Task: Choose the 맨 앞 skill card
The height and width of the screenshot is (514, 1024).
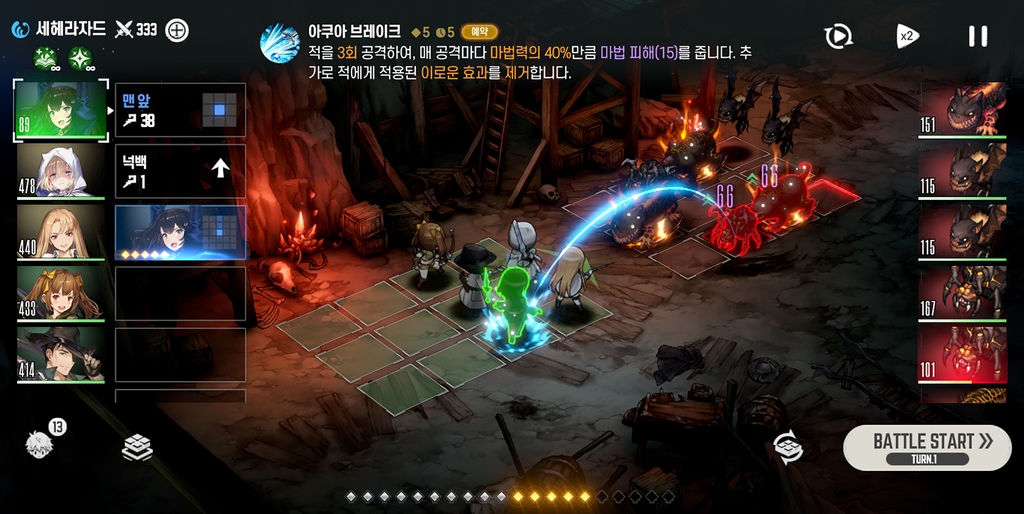Action: tap(180, 110)
